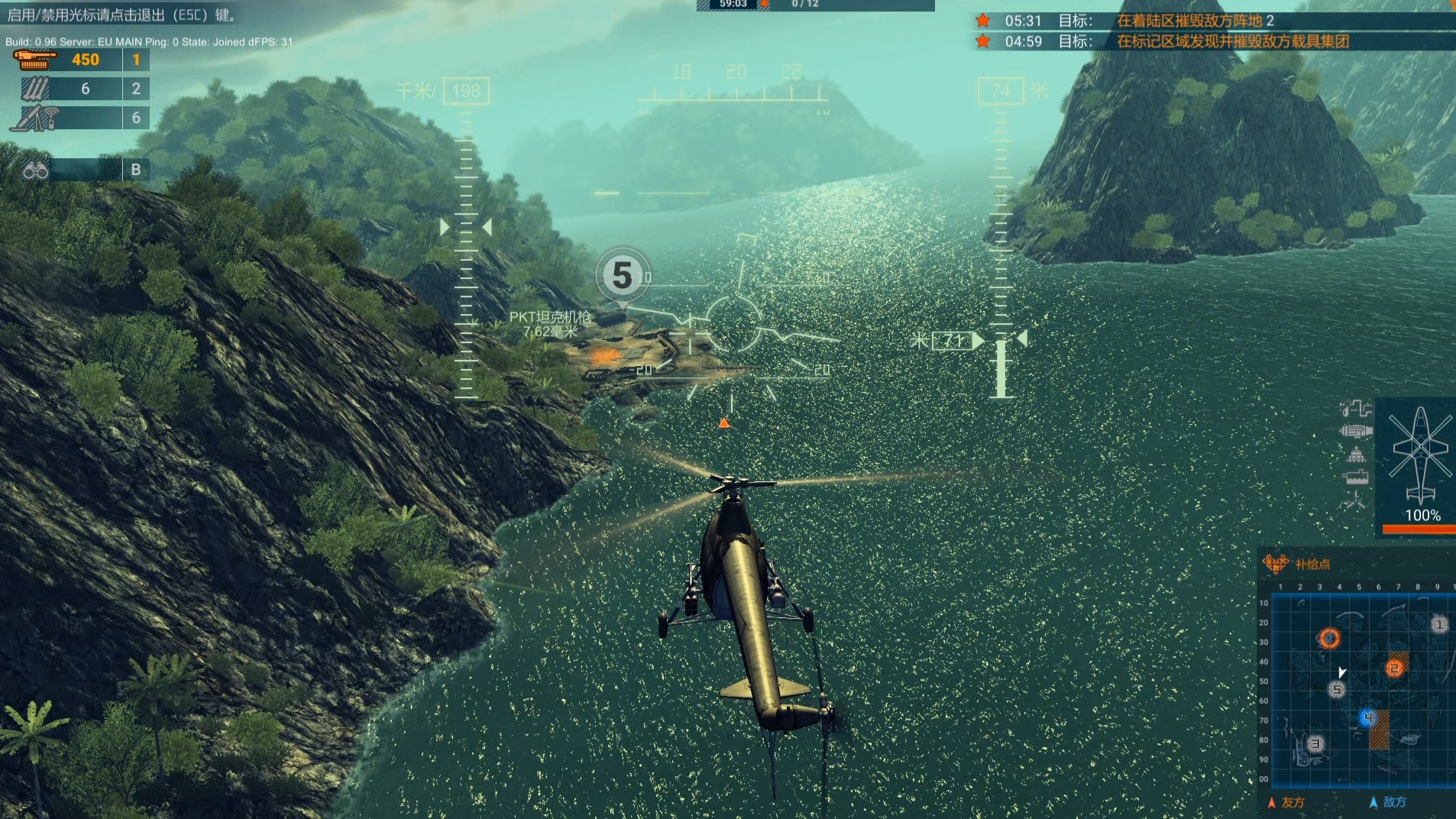Click the orange ringed marker on minimap
The height and width of the screenshot is (819, 1456).
[1329, 638]
